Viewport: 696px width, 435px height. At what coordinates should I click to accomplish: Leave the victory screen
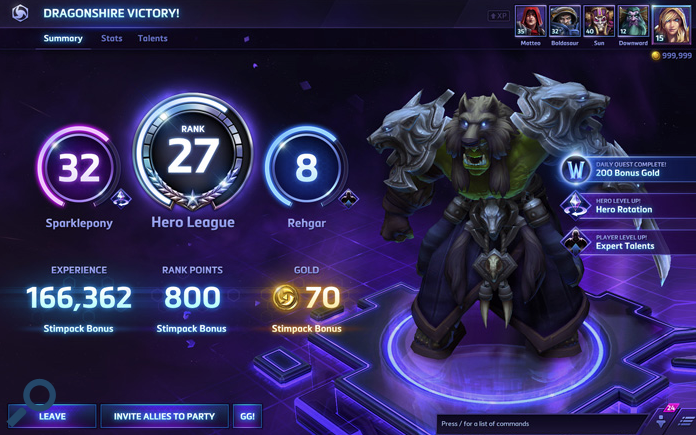(x=52, y=416)
